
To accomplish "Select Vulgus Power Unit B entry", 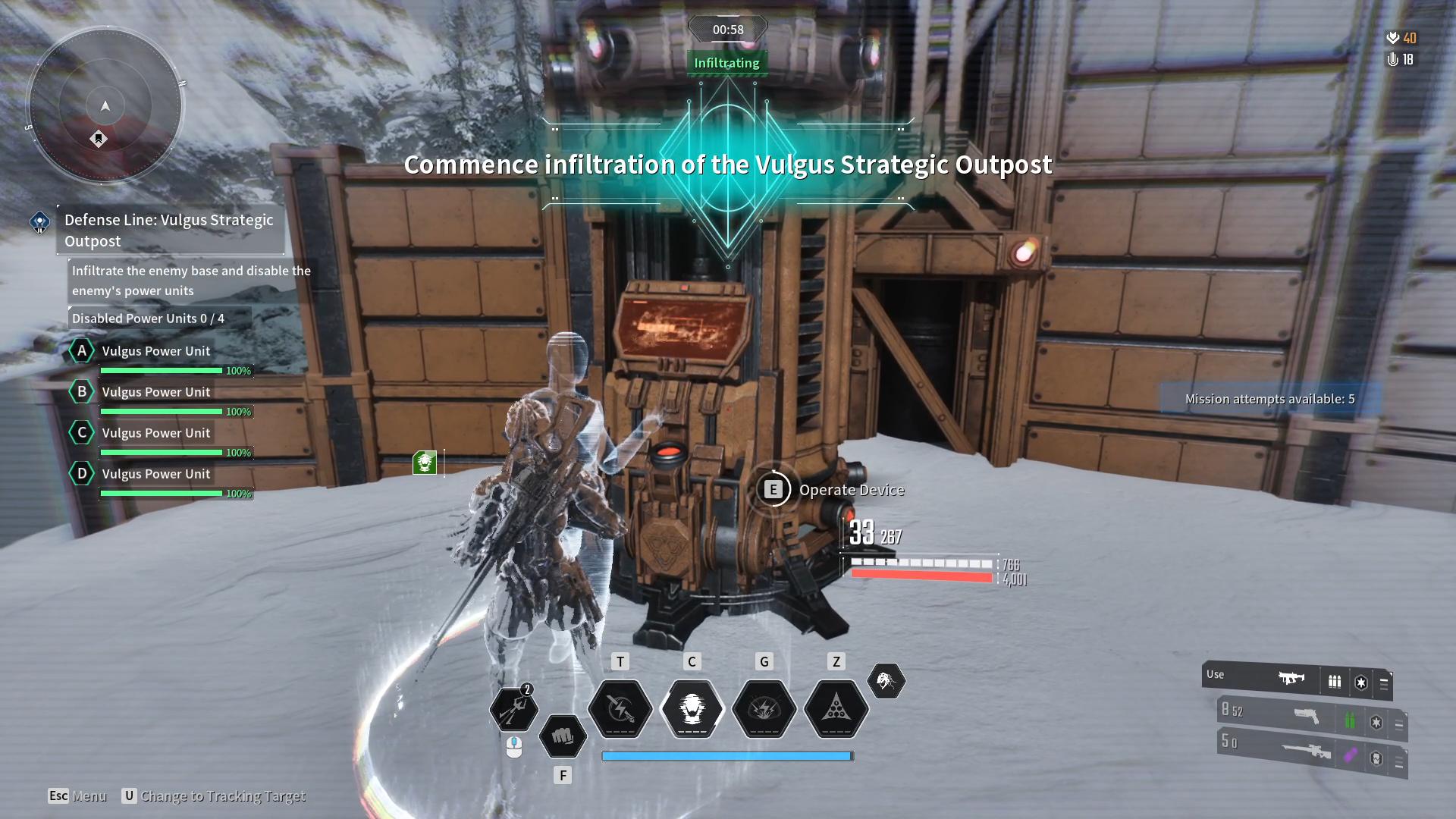I will pyautogui.click(x=155, y=392).
